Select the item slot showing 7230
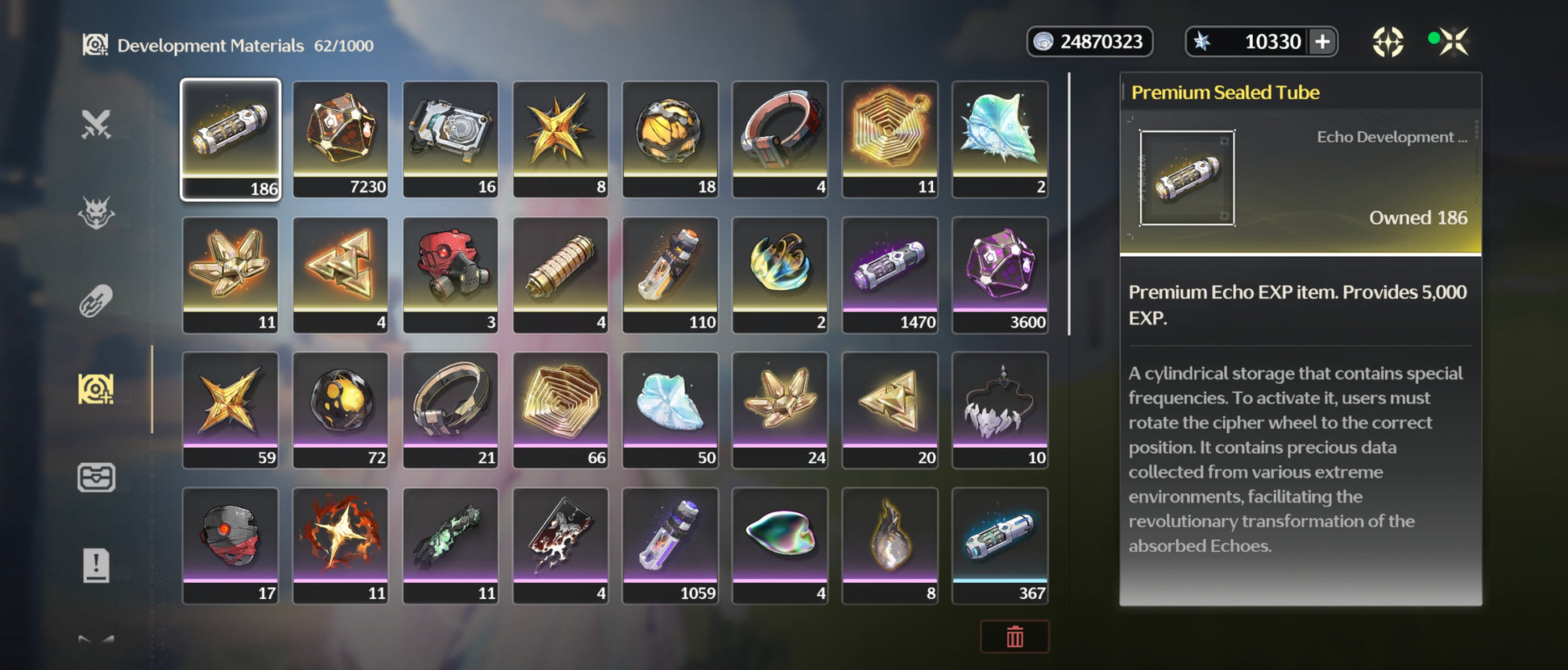The width and height of the screenshot is (1568, 670). 340,139
